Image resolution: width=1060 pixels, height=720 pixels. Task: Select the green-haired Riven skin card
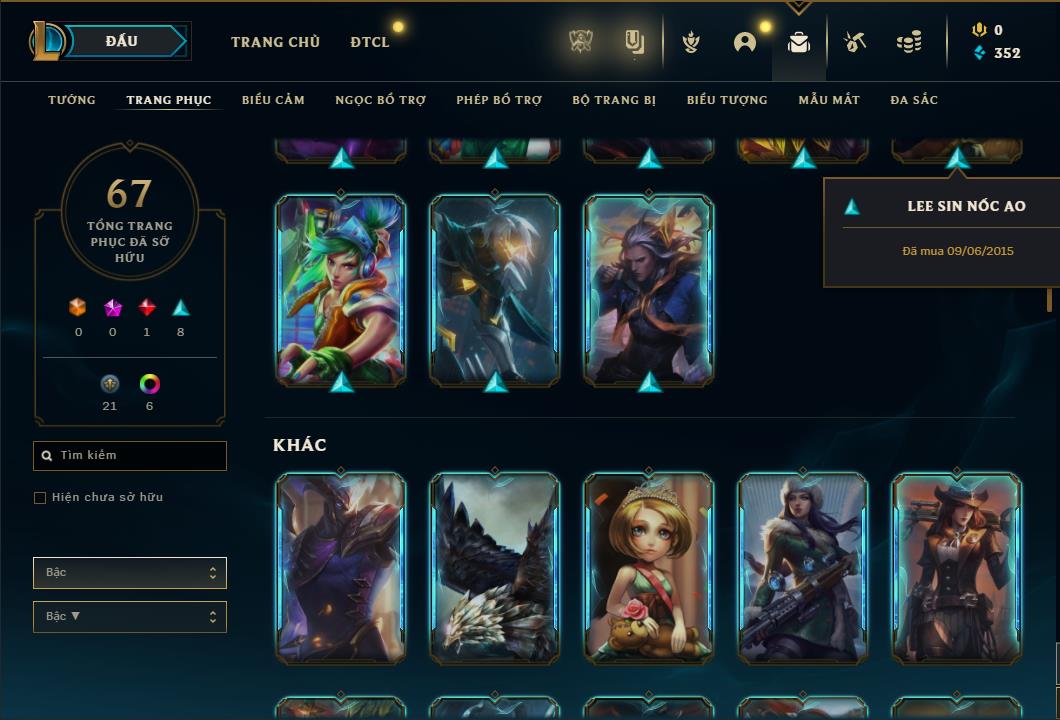tap(341, 290)
